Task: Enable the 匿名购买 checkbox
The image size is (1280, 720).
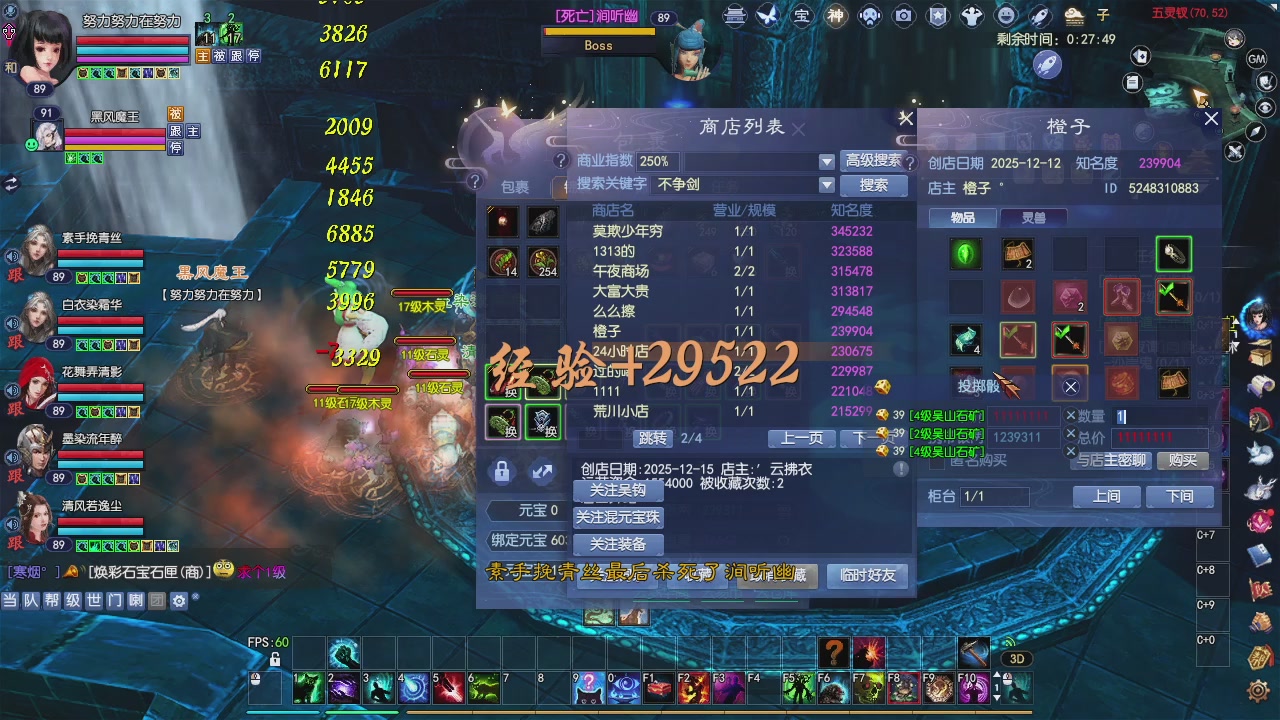Action: click(936, 461)
